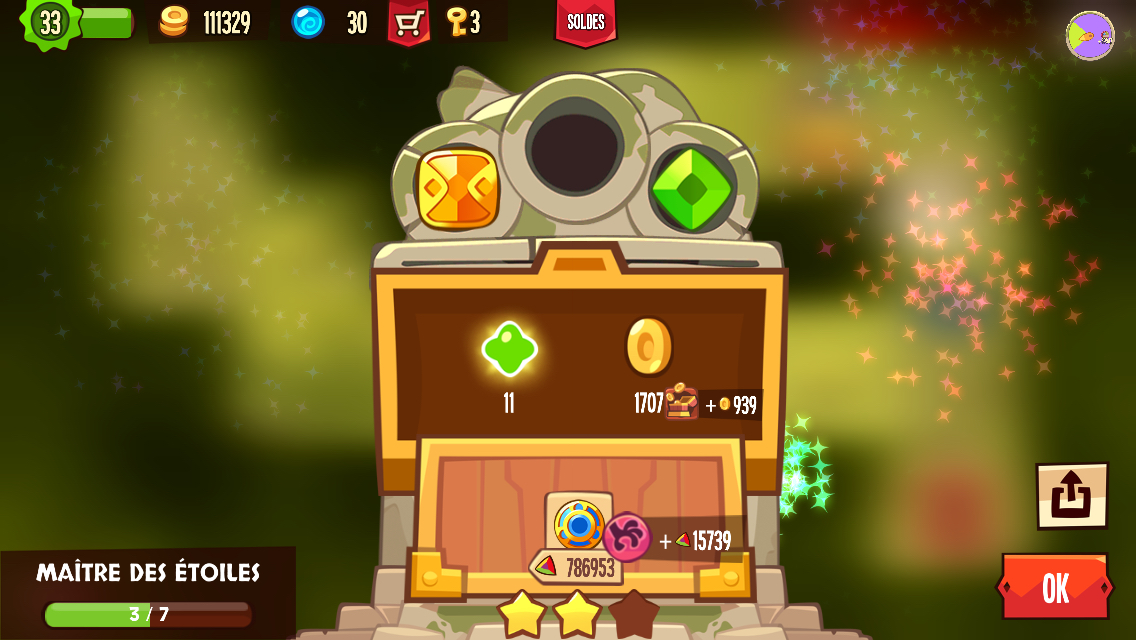The width and height of the screenshot is (1136, 640).
Task: Open the shop cart icon
Action: pyautogui.click(x=408, y=22)
